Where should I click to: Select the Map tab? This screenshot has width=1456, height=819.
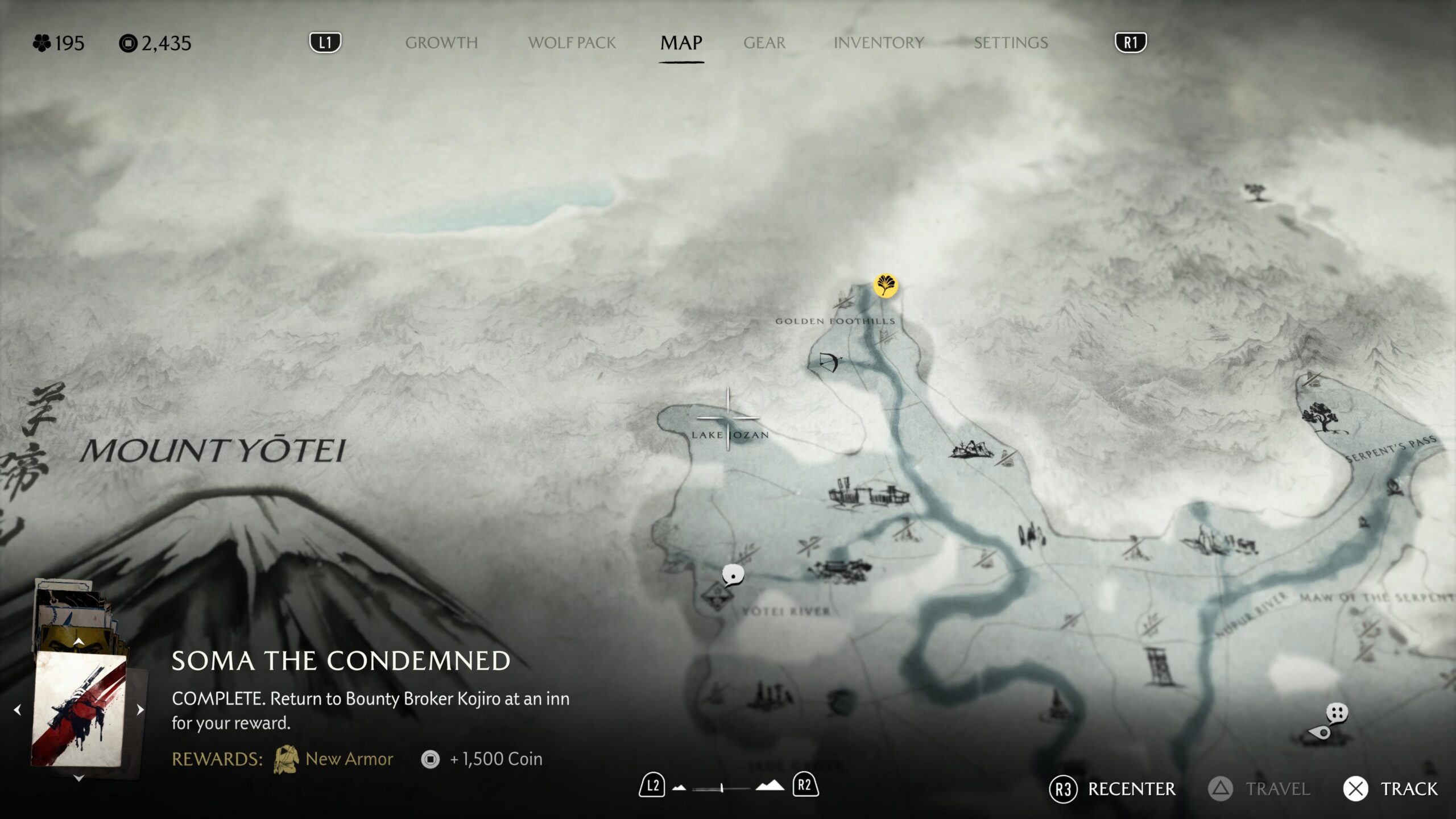tap(681, 43)
